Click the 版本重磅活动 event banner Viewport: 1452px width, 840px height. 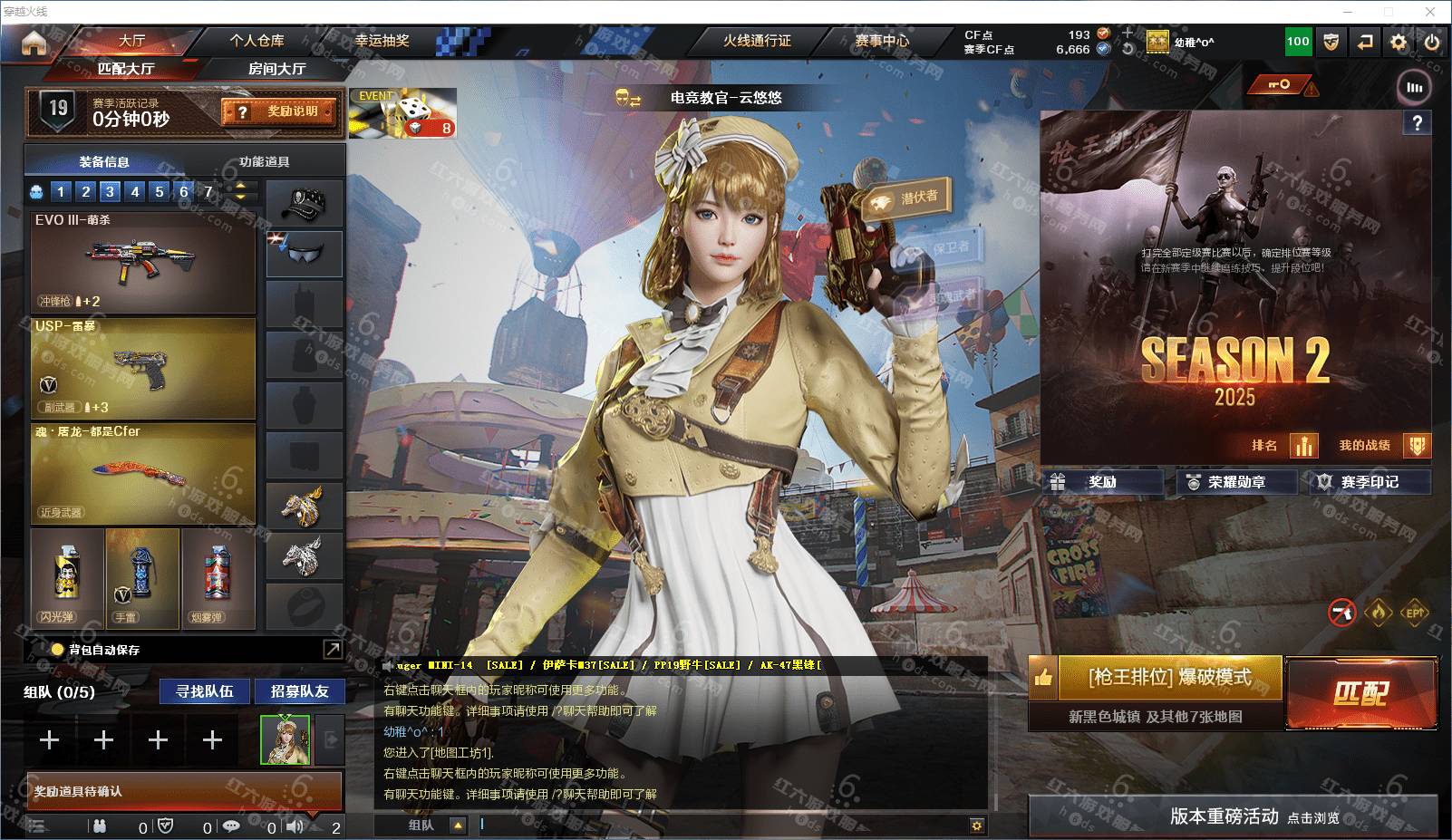(1233, 816)
